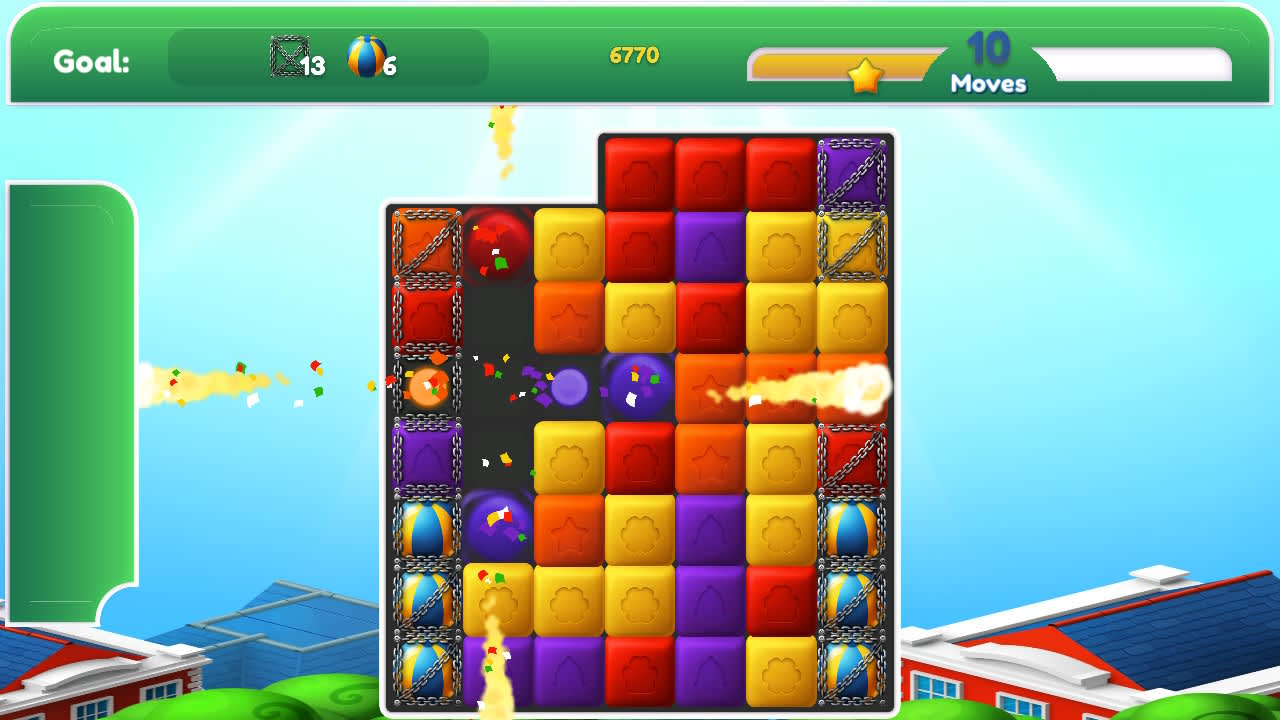Viewport: 1280px width, 720px height.
Task: Click the Moves counter showing 10
Action: point(988,60)
